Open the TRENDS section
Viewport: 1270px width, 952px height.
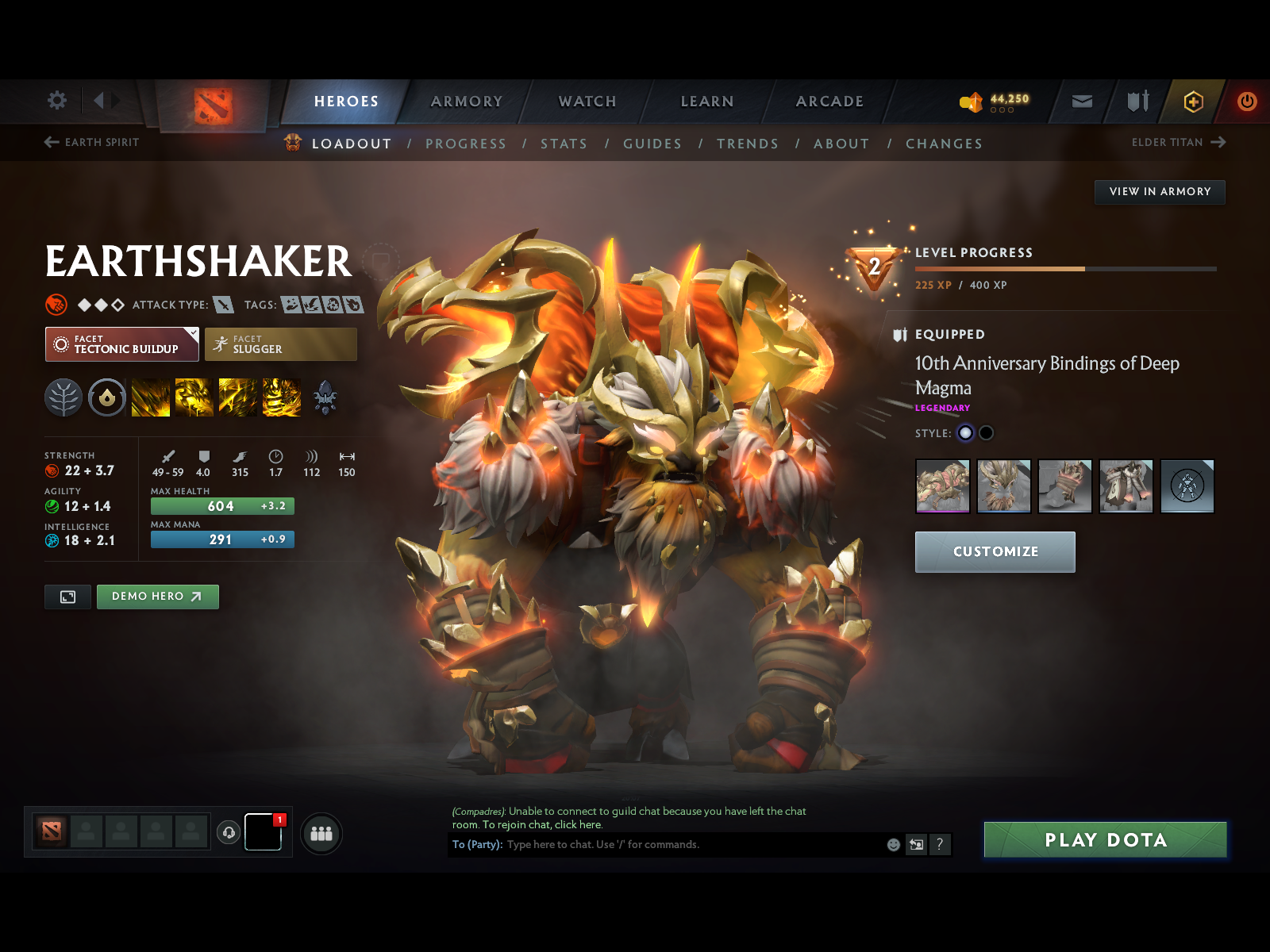click(x=747, y=144)
